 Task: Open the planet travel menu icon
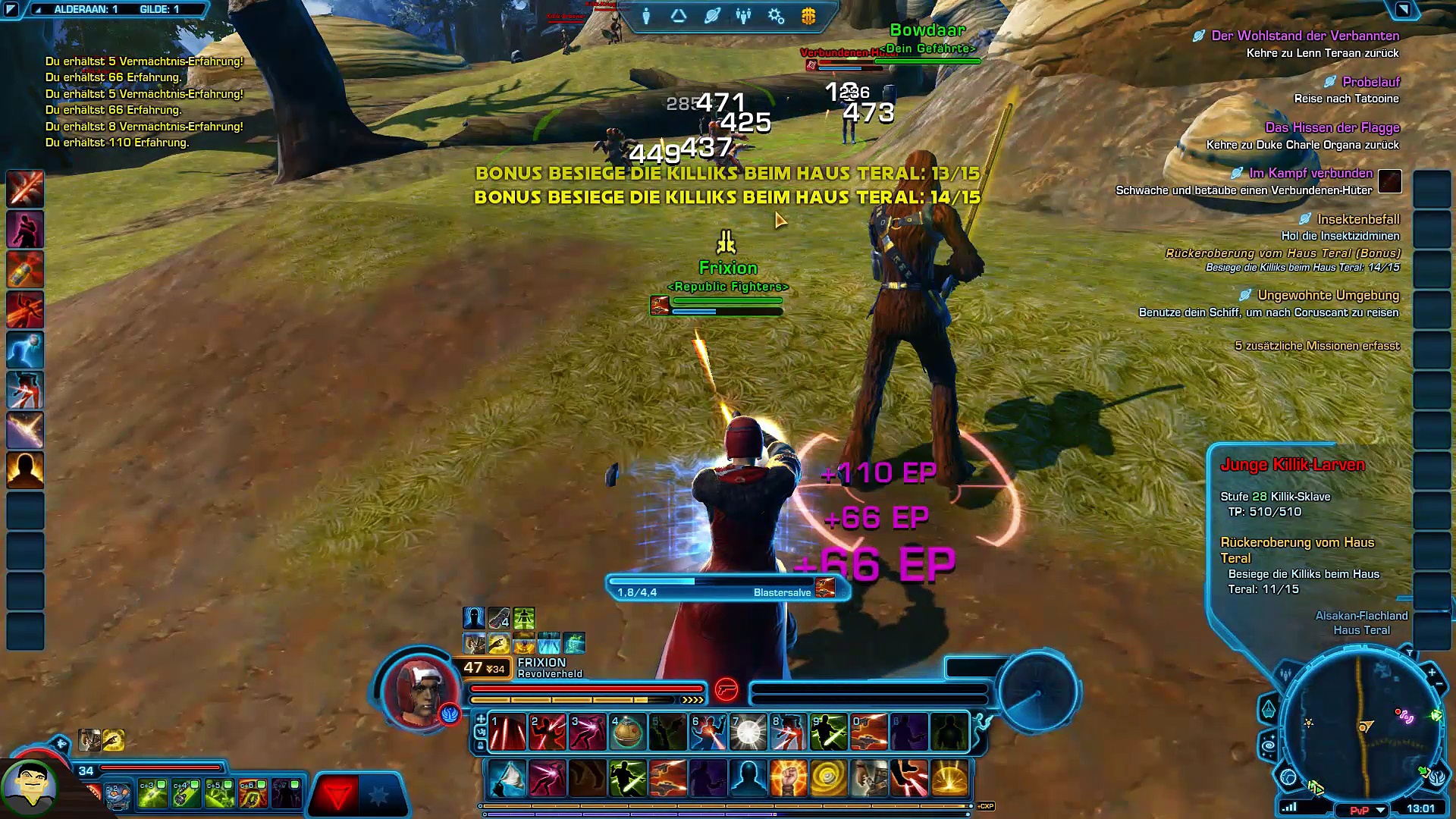(x=711, y=16)
